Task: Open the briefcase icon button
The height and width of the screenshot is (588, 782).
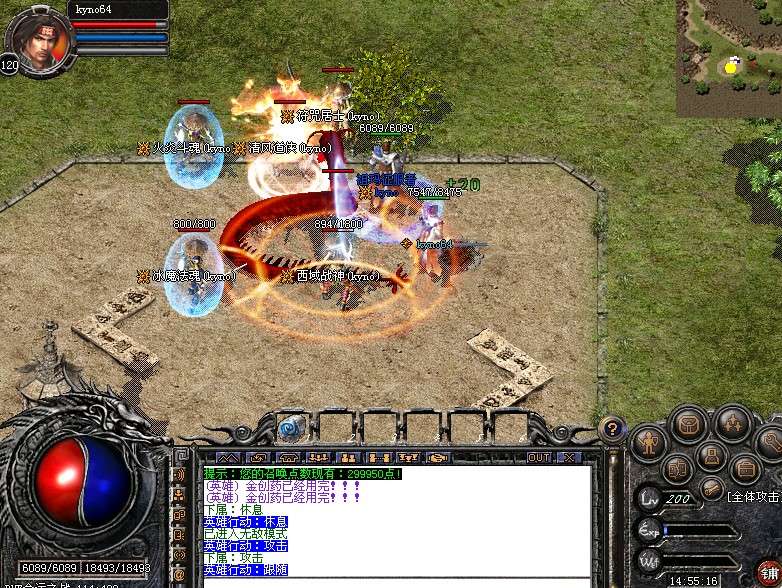Action: 745,468
